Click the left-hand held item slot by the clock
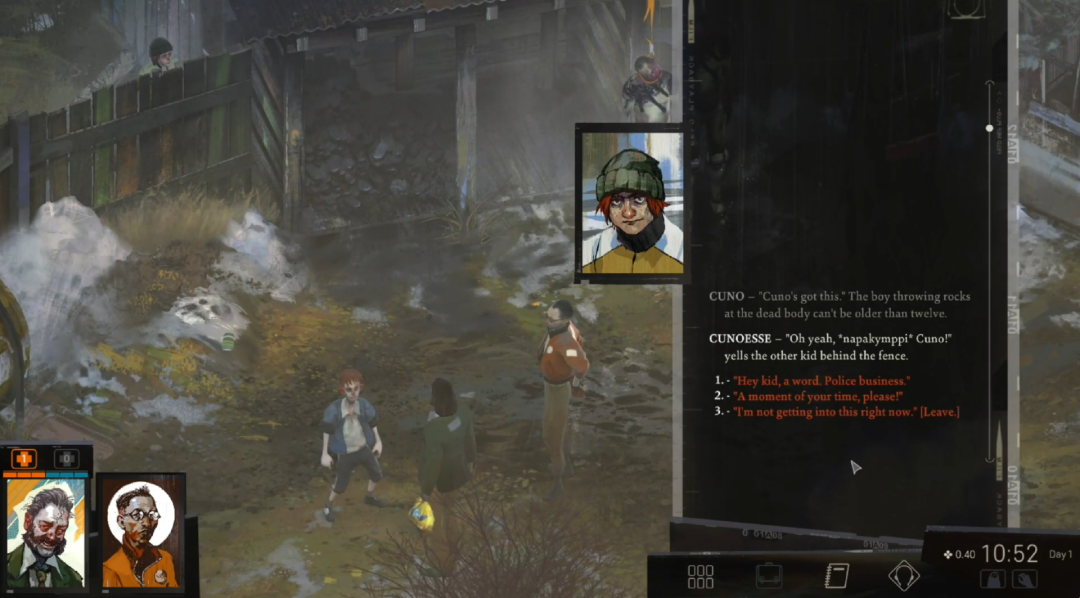 click(x=994, y=579)
